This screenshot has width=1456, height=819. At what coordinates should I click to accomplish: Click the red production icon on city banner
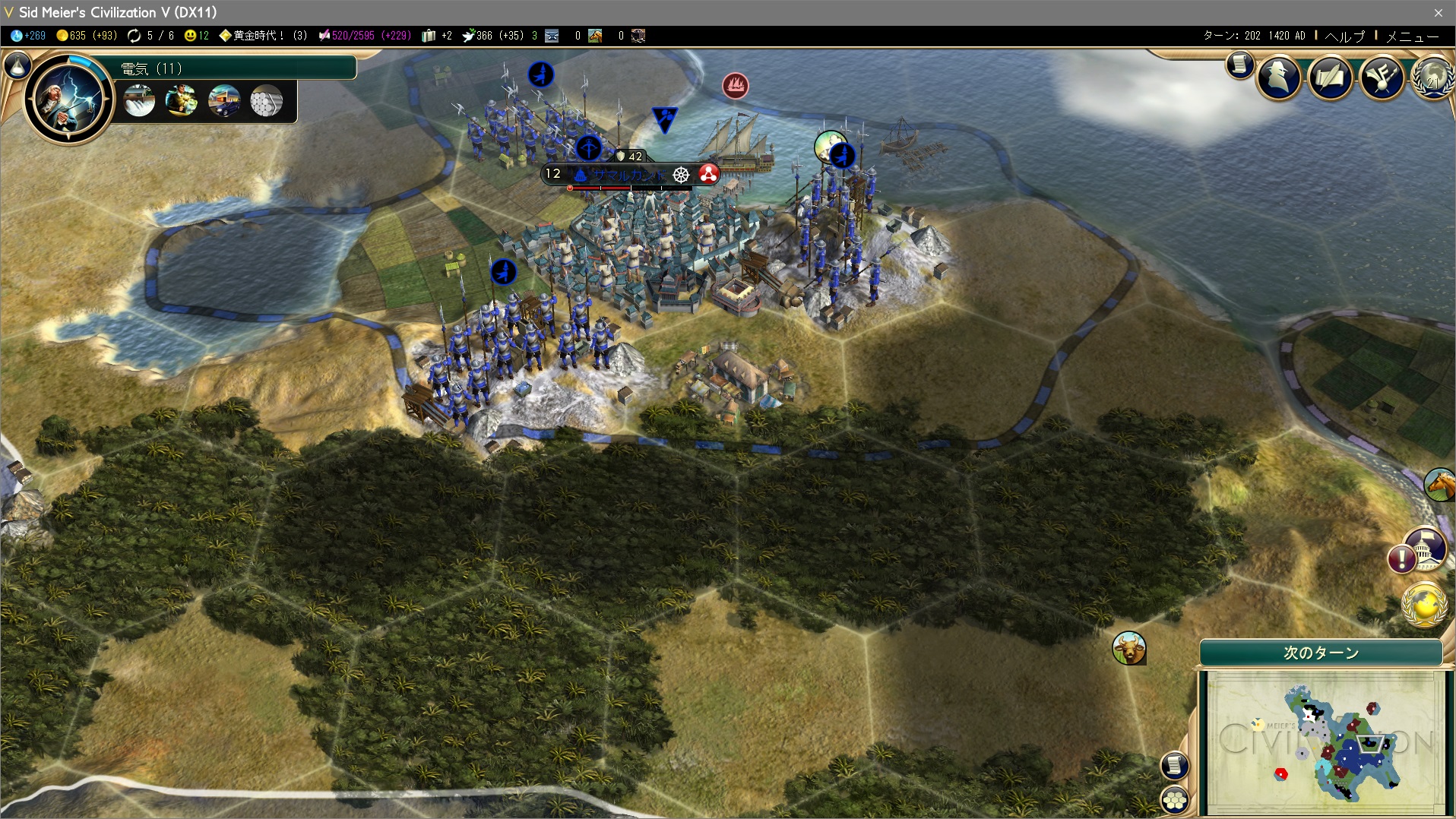pyautogui.click(x=708, y=175)
